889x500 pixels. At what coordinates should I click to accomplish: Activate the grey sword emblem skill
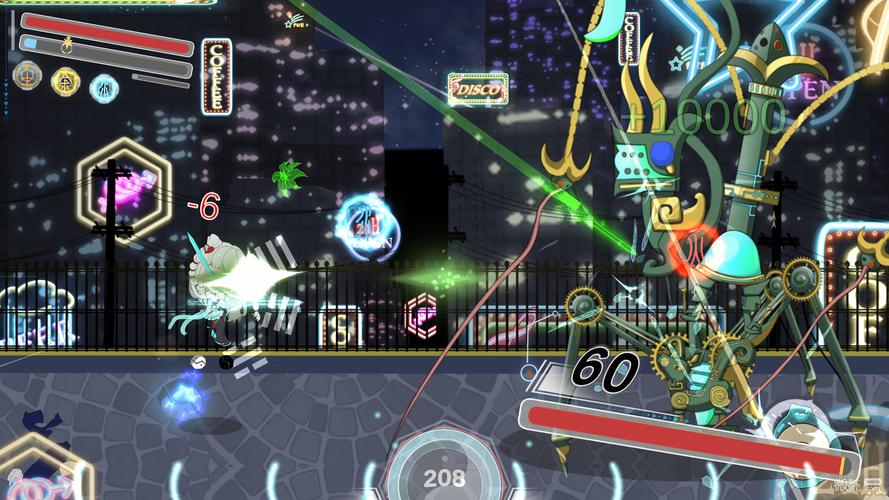coord(26,77)
